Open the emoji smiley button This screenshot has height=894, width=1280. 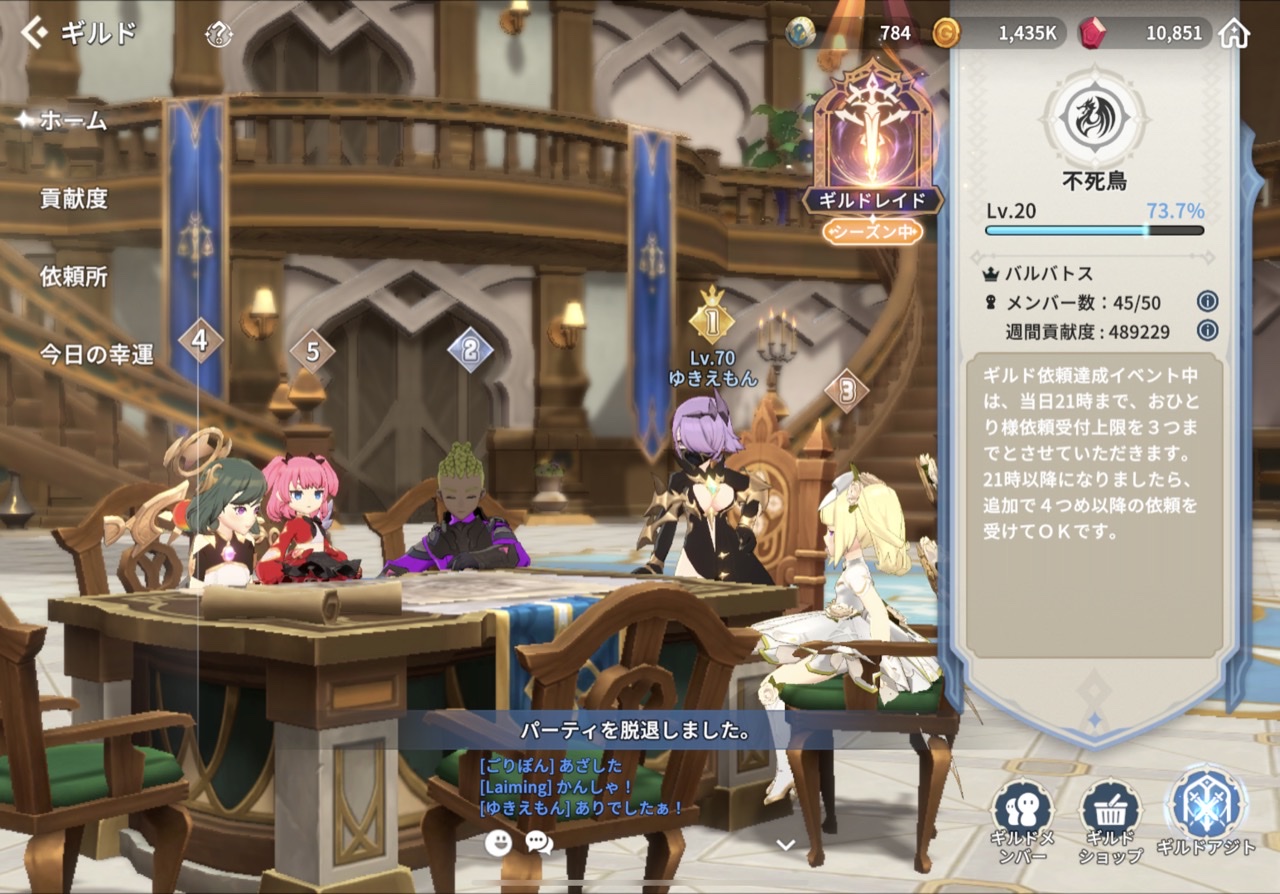coord(498,842)
